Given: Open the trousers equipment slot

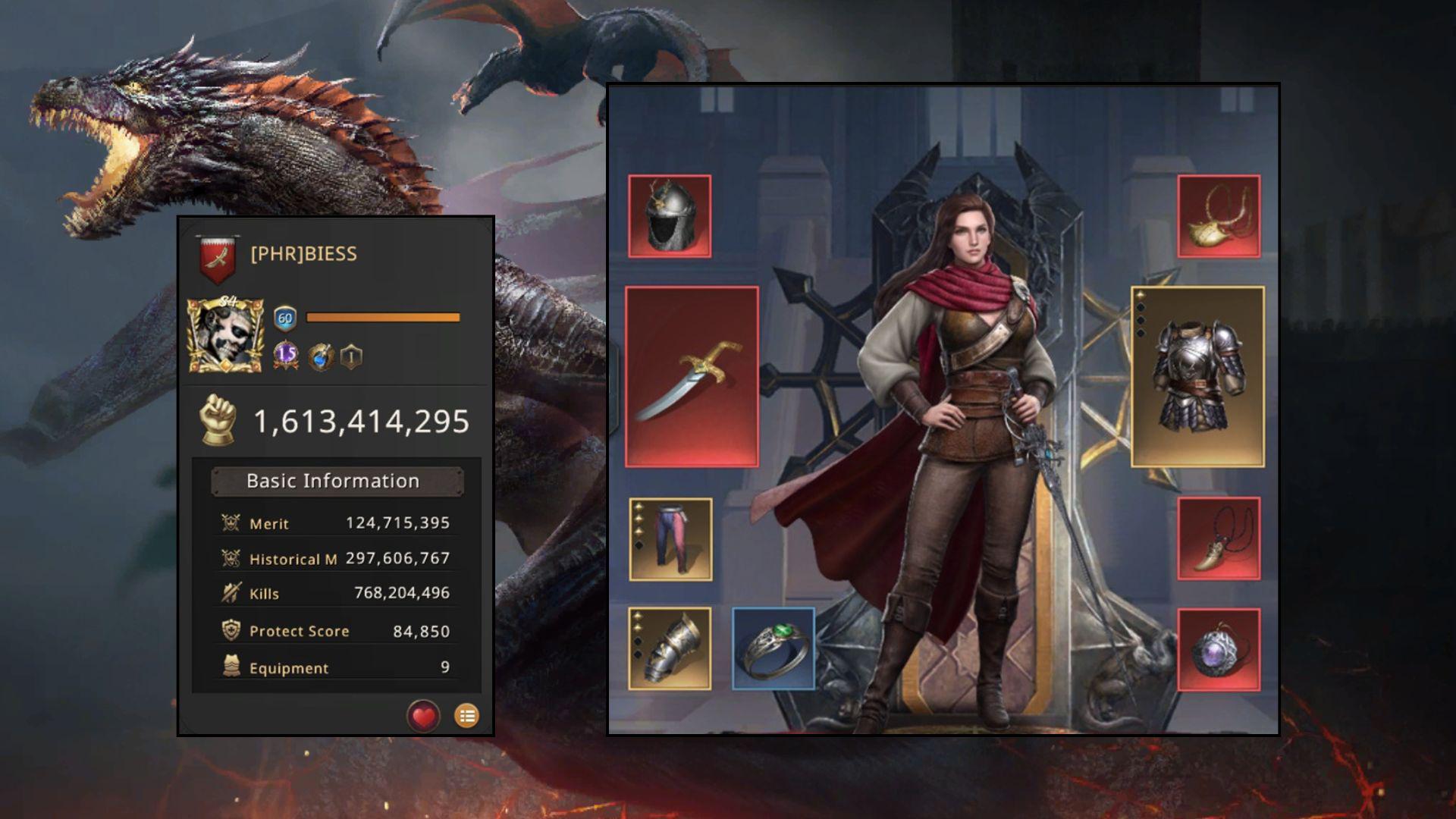Looking at the screenshot, I should [670, 539].
